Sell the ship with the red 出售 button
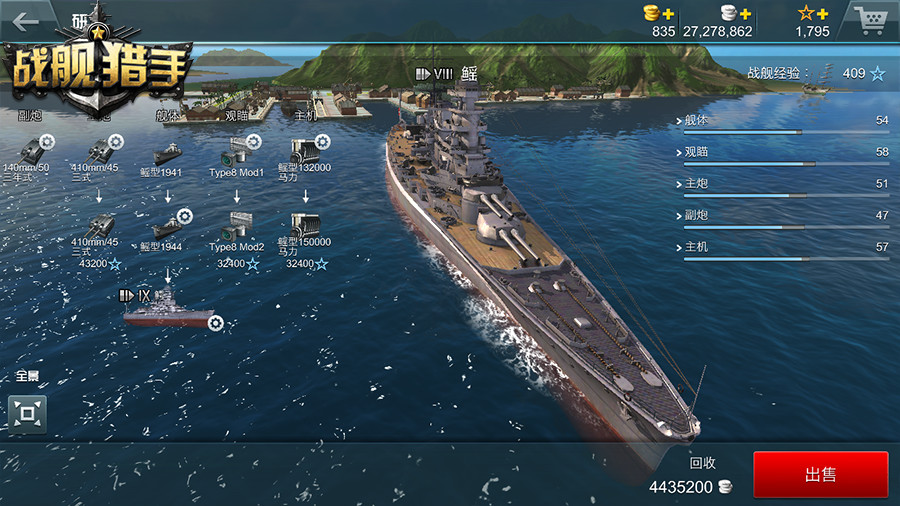This screenshot has height=506, width=900. (x=820, y=474)
